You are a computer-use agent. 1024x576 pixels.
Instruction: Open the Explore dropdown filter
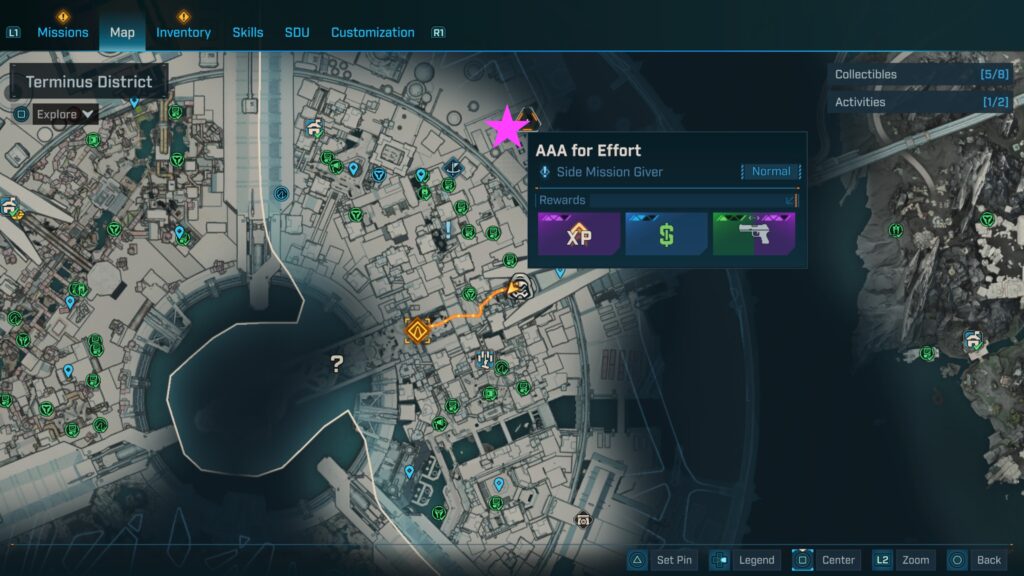point(66,114)
